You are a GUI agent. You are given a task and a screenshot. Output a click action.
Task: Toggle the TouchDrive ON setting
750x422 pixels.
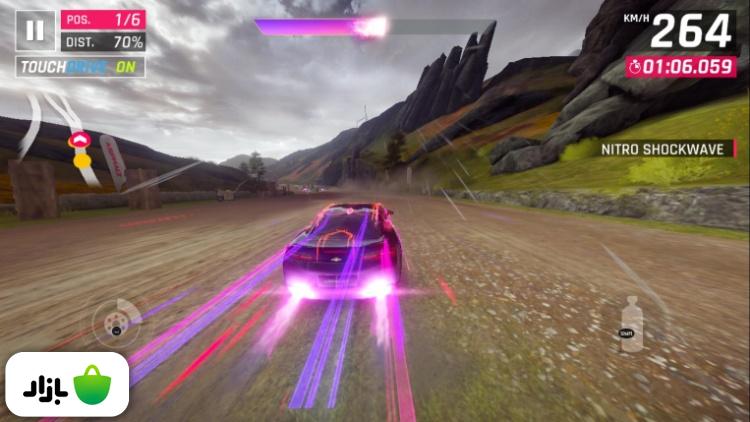(80, 67)
